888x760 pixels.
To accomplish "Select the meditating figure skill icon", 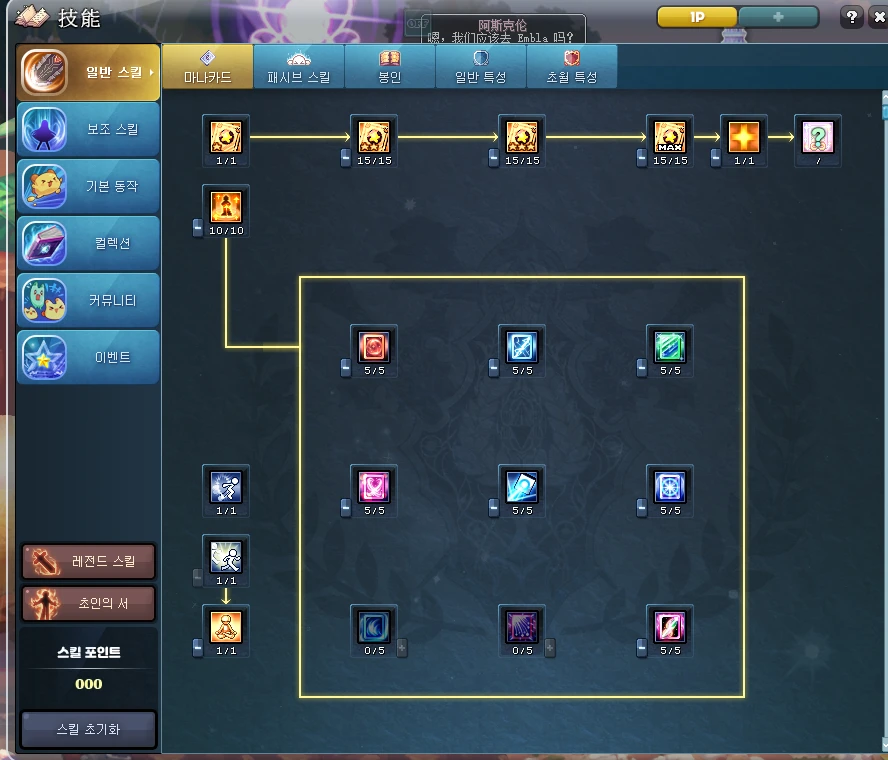I will click(226, 627).
